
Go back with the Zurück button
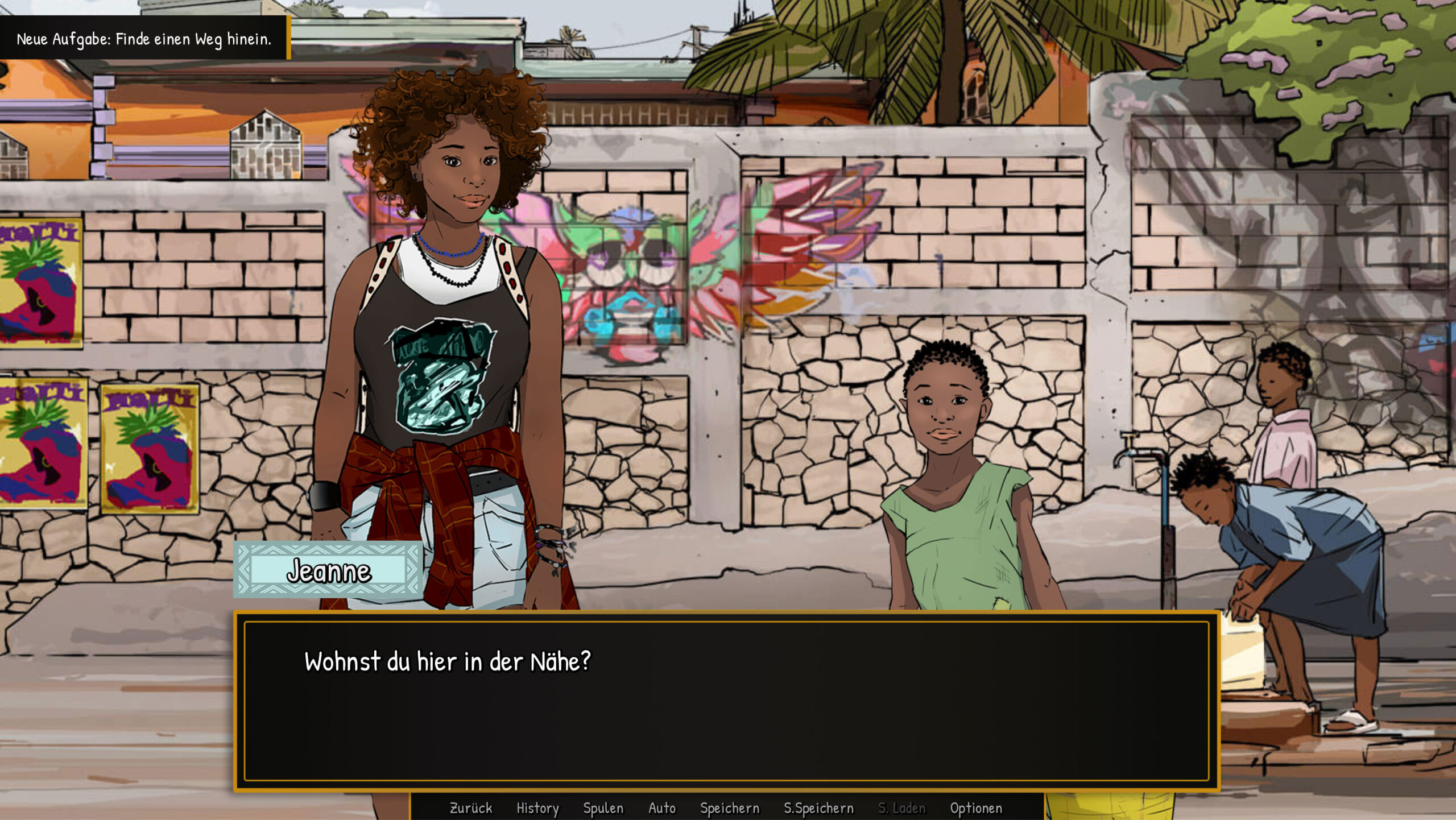click(471, 808)
